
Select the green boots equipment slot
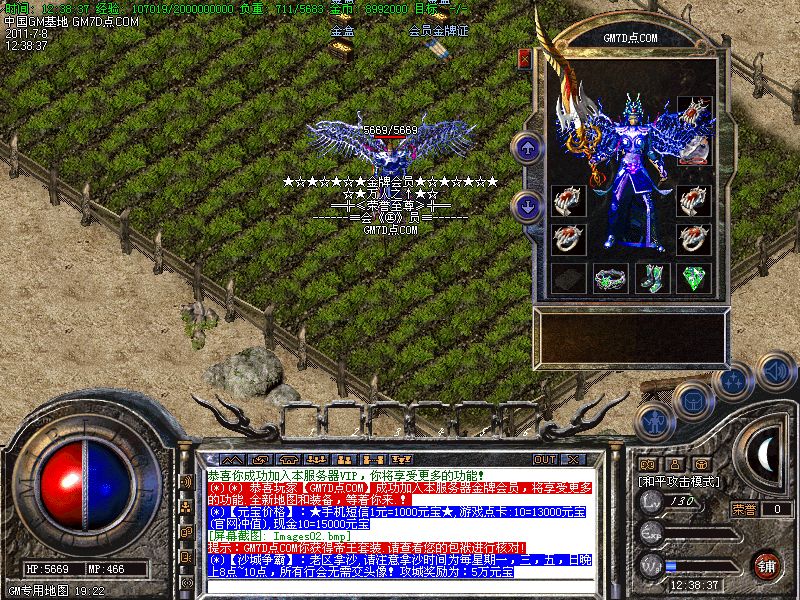pyautogui.click(x=652, y=278)
